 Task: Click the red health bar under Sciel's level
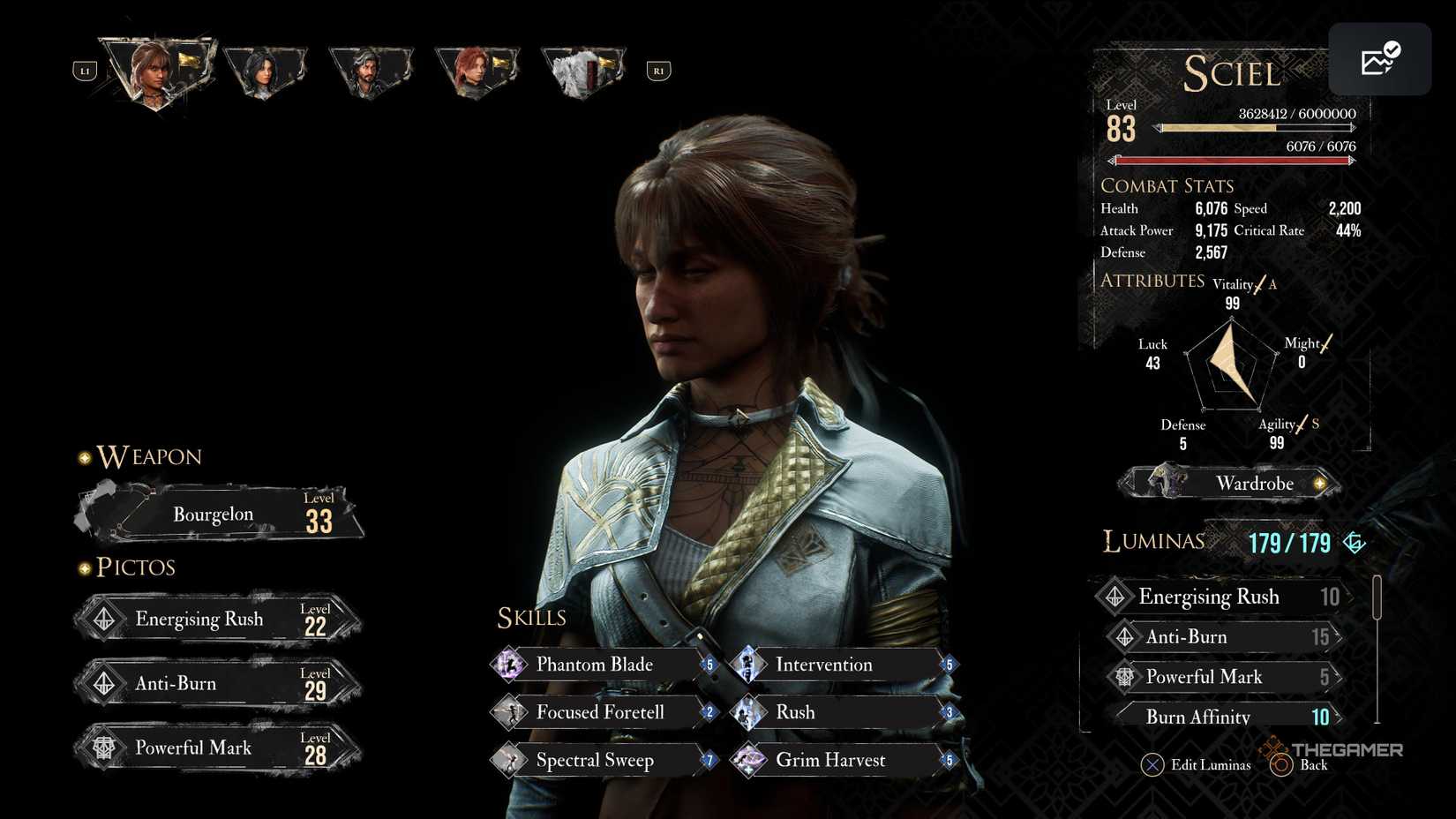[1234, 160]
